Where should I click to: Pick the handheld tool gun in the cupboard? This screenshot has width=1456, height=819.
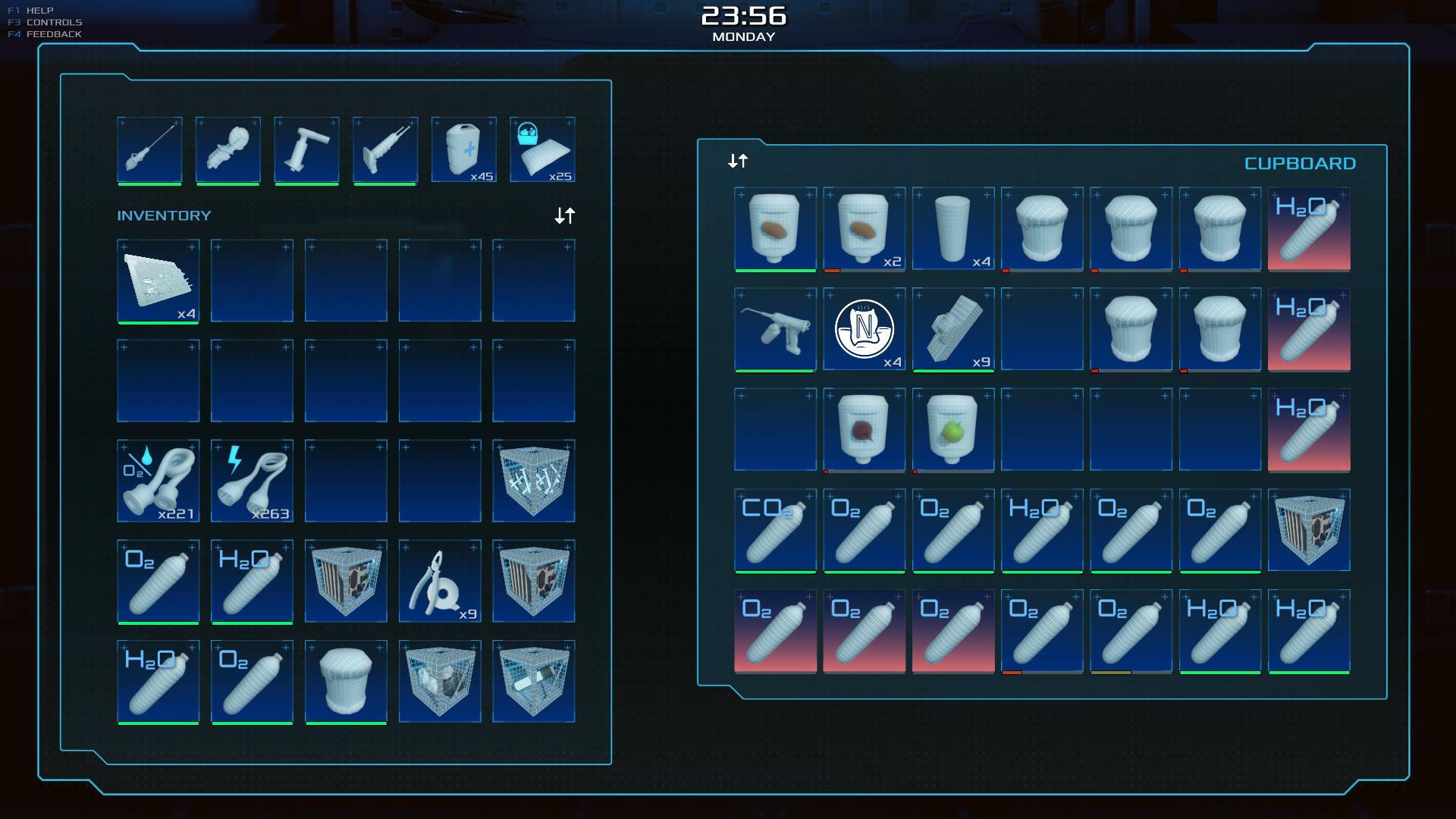775,329
